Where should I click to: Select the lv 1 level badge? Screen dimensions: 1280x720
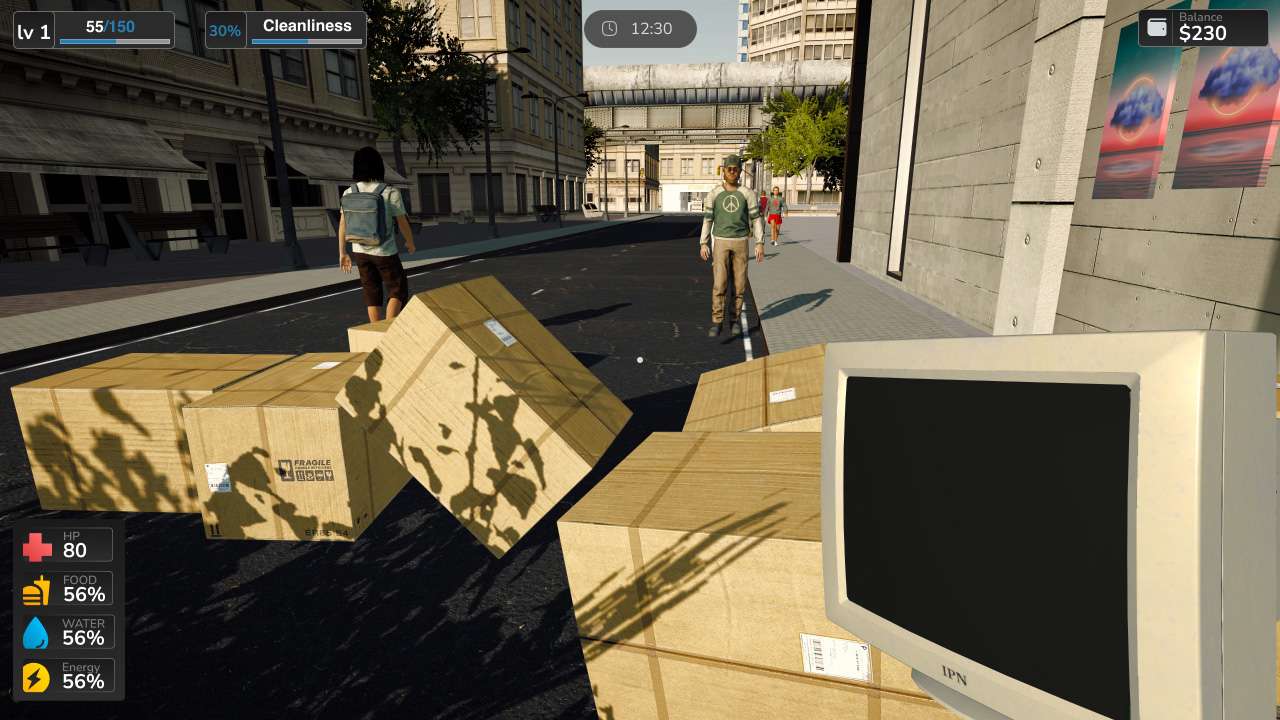pyautogui.click(x=33, y=30)
